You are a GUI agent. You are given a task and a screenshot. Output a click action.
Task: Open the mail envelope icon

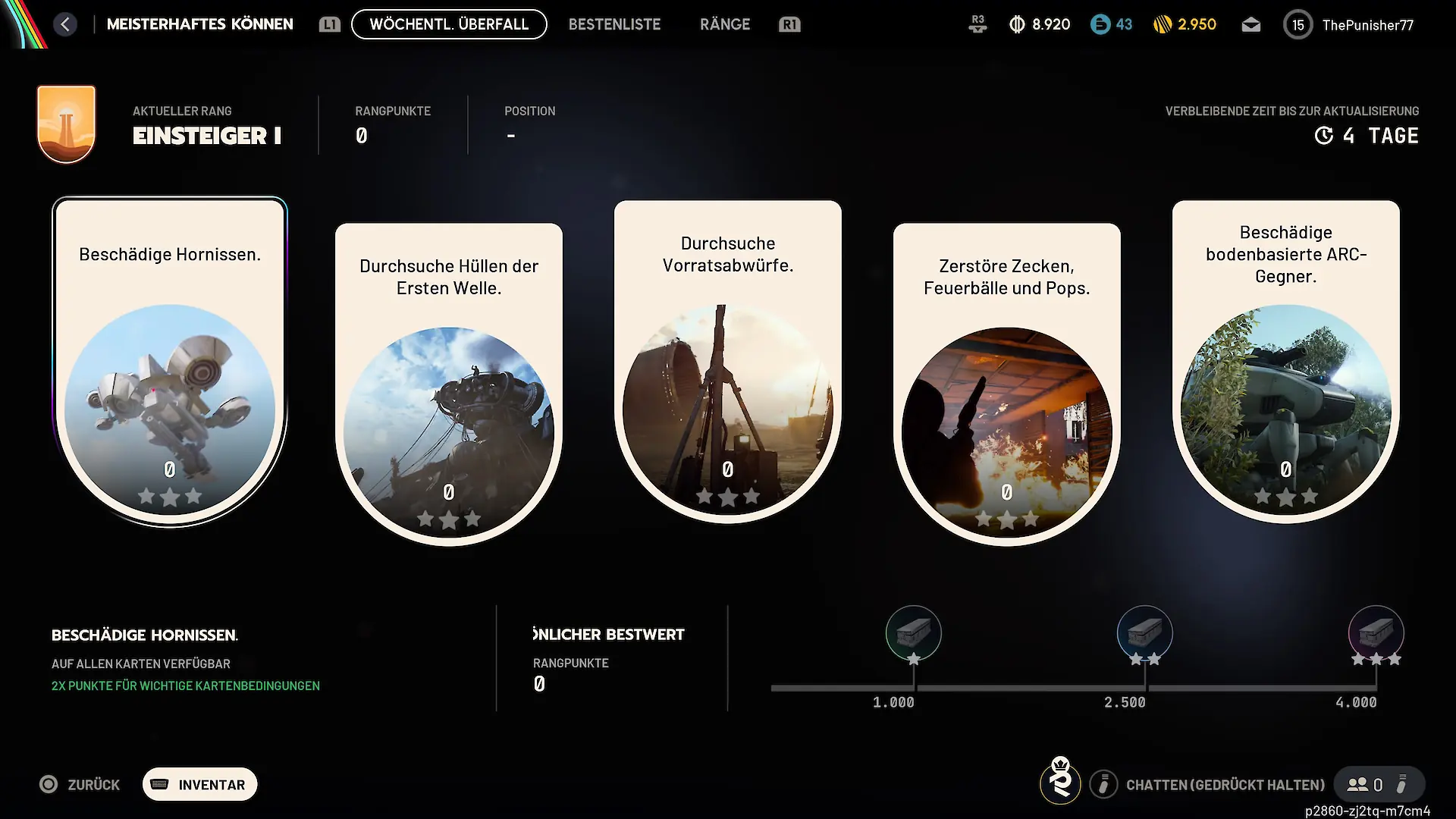[1251, 25]
